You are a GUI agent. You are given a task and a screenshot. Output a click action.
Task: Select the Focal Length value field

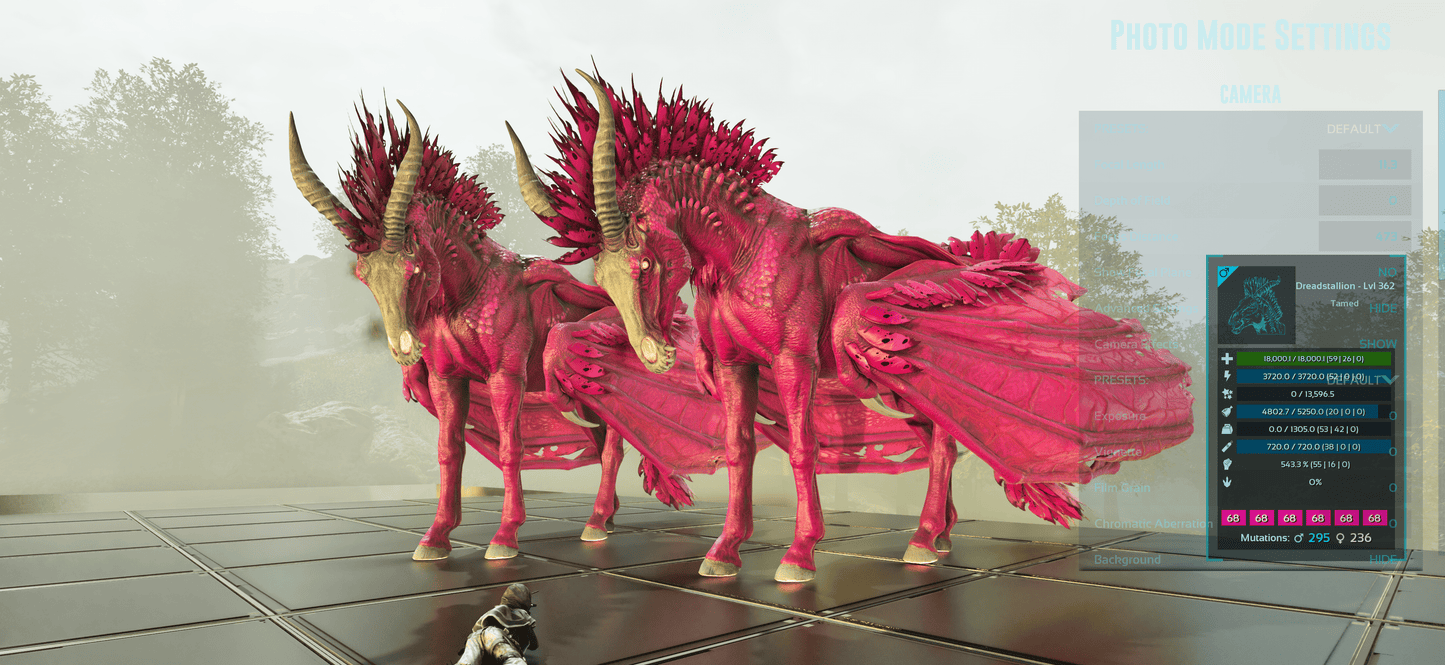click(1364, 165)
